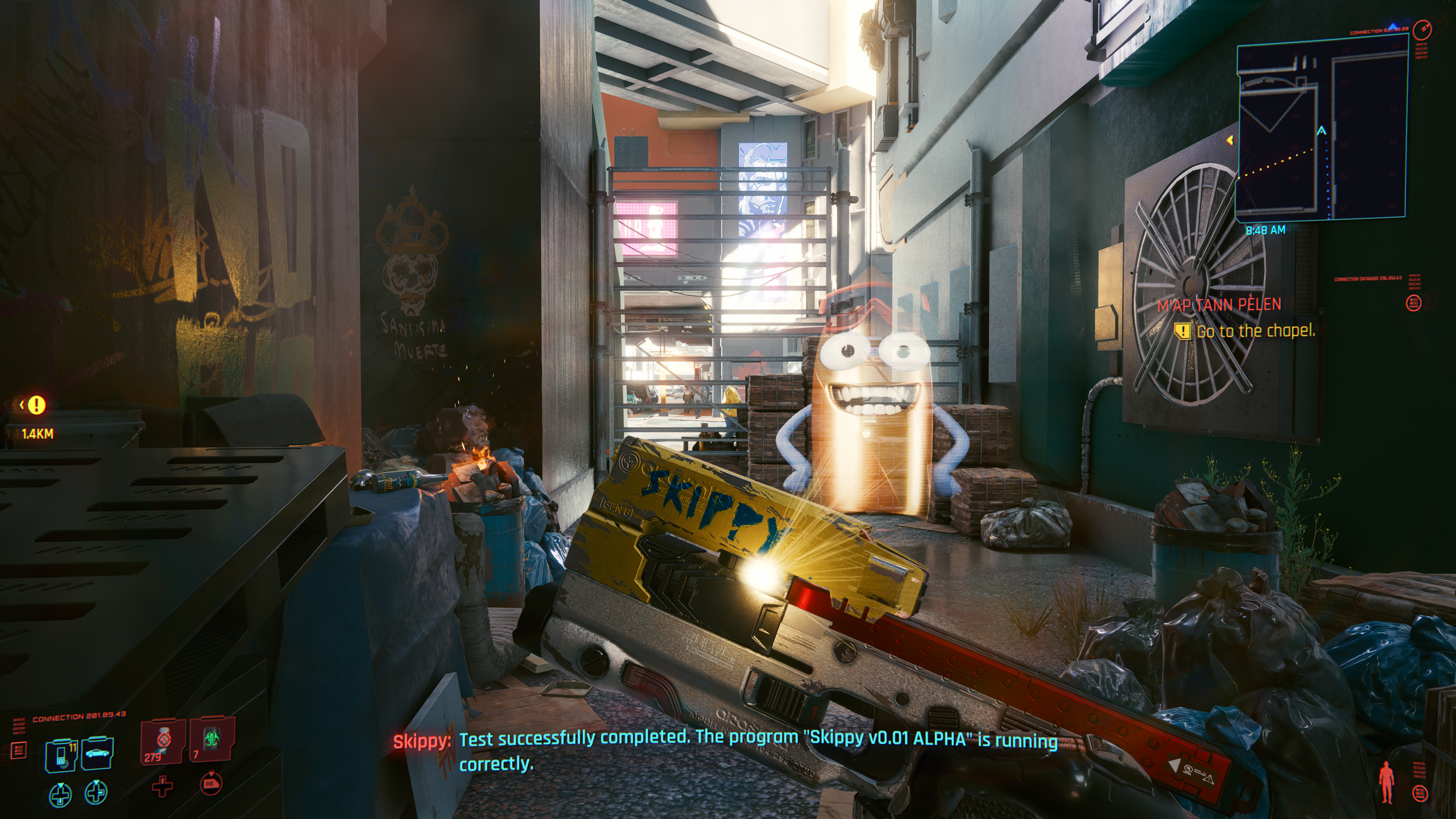Viewport: 1456px width, 819px height.
Task: Click the "Go to the chapel" objective
Action: click(x=1255, y=331)
